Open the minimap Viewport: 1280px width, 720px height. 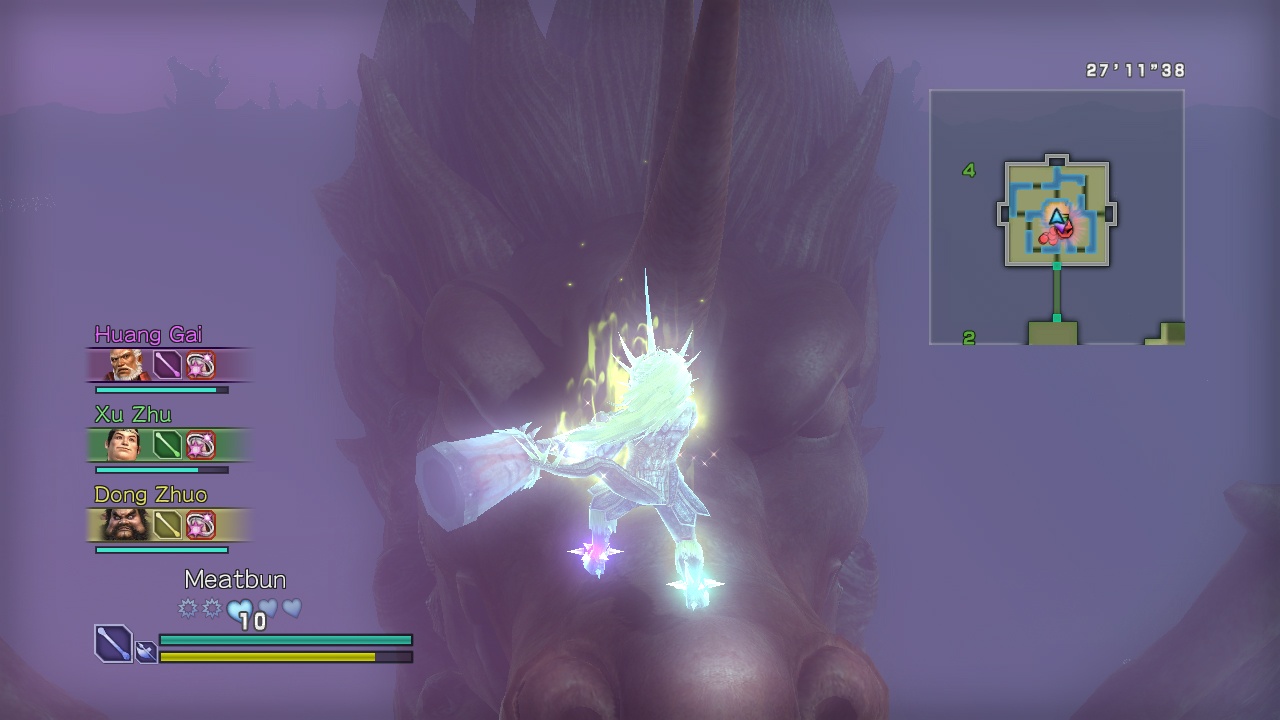(x=1057, y=217)
